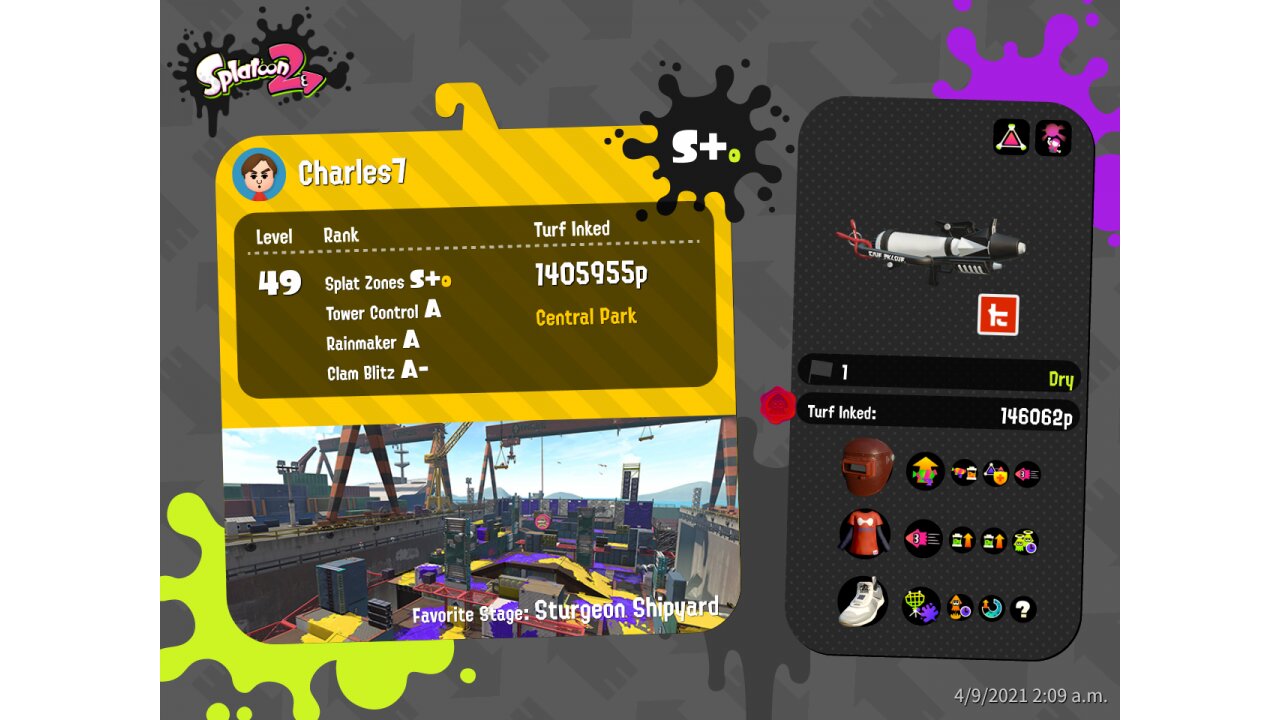1280x720 pixels.
Task: Select the red welding mask headgear
Action: click(x=866, y=466)
